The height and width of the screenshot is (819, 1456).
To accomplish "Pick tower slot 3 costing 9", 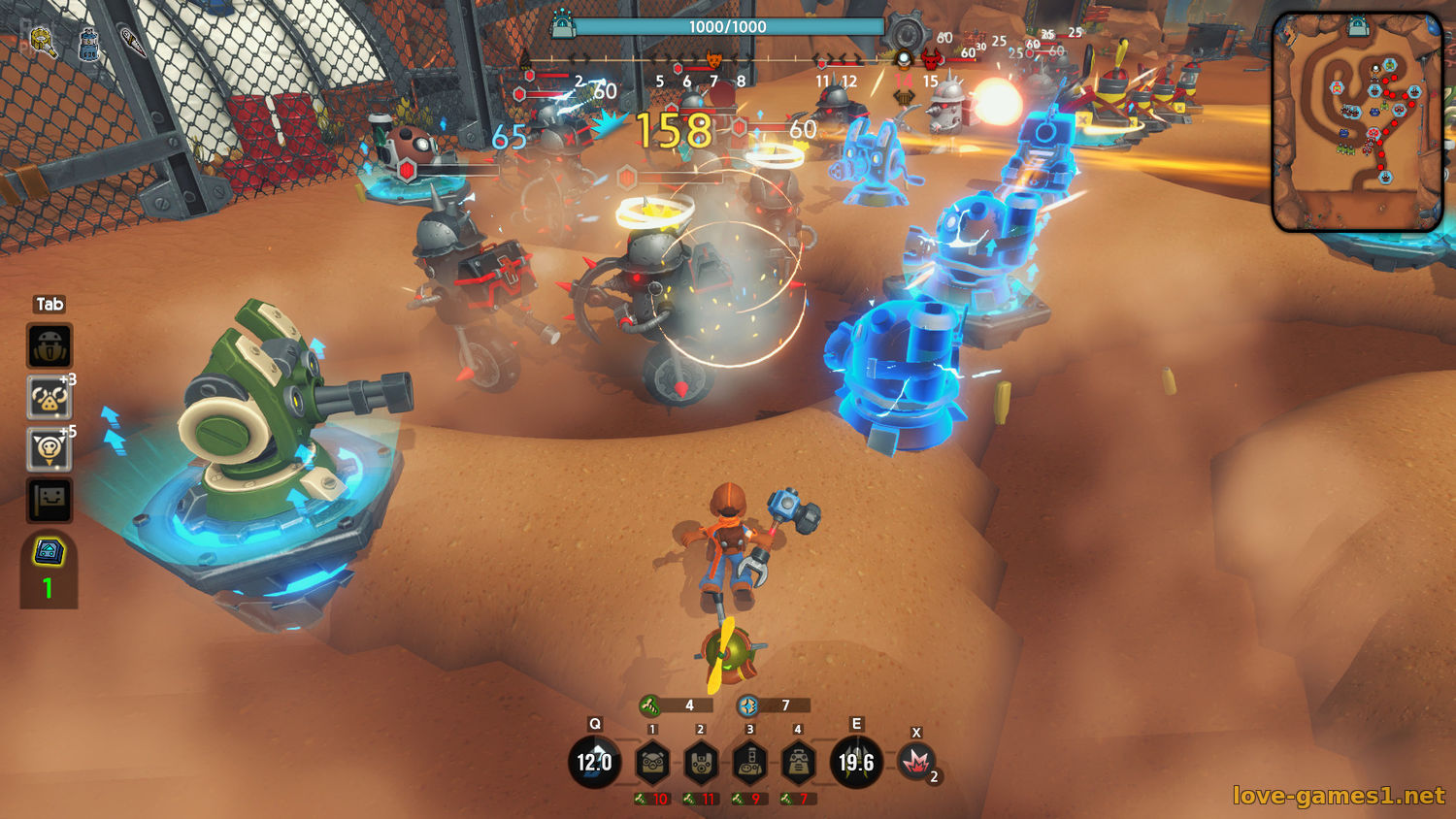I will pyautogui.click(x=749, y=764).
